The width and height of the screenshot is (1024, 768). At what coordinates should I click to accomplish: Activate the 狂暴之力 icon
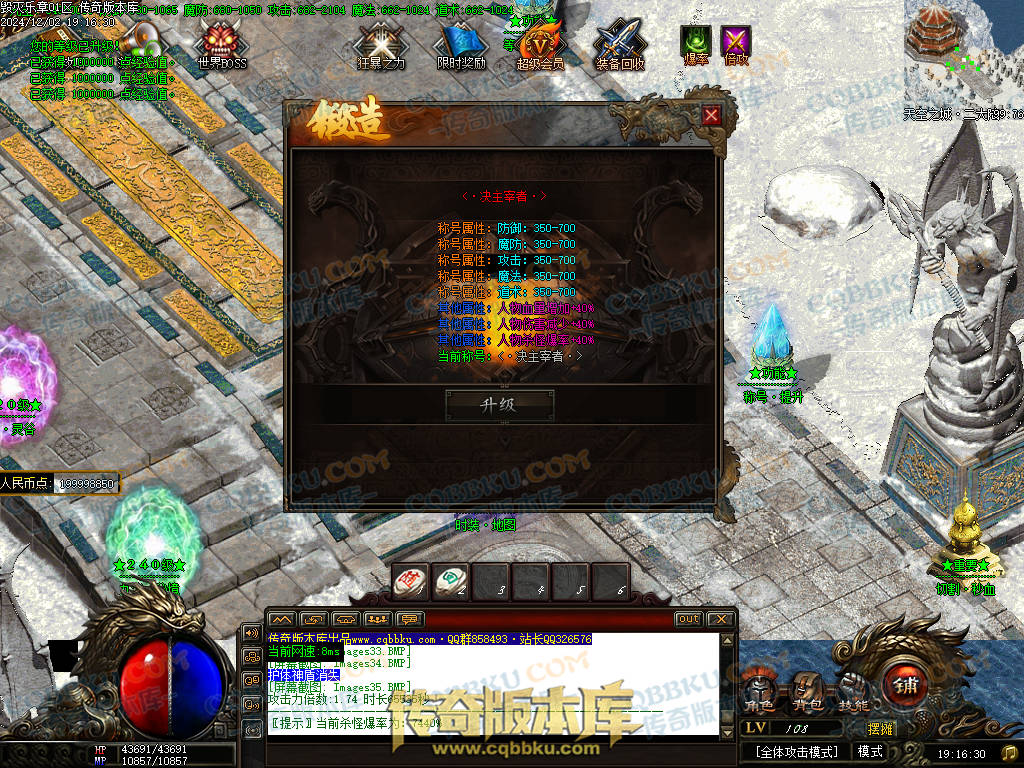pos(380,45)
